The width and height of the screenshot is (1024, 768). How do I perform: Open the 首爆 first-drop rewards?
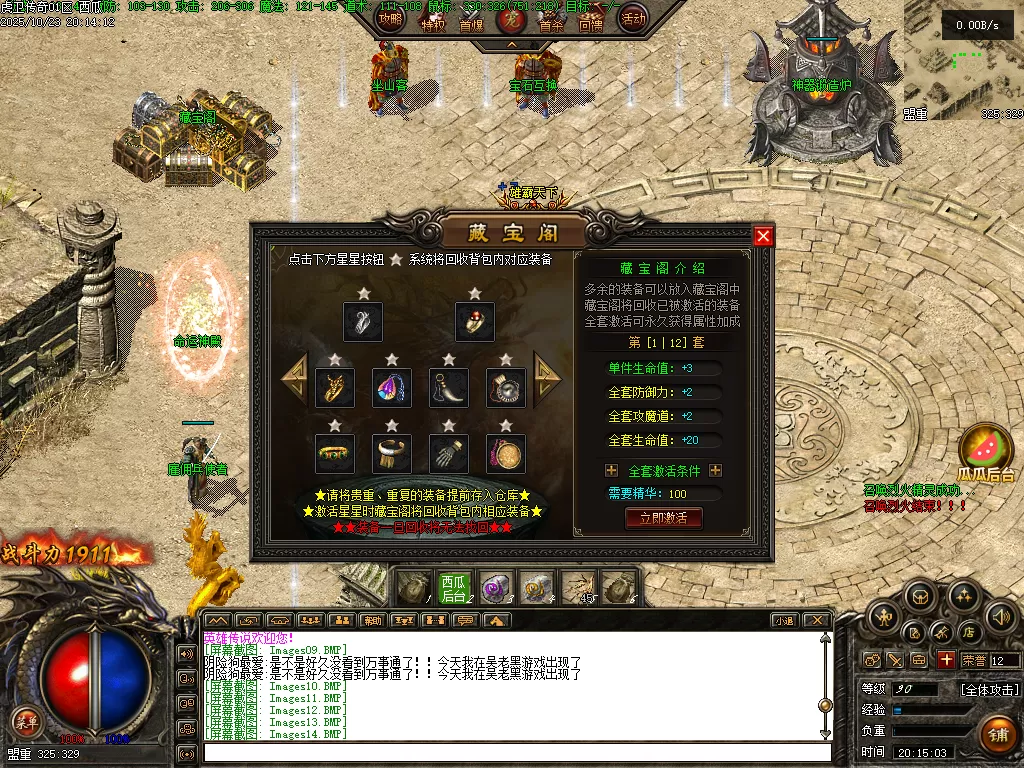pyautogui.click(x=471, y=22)
